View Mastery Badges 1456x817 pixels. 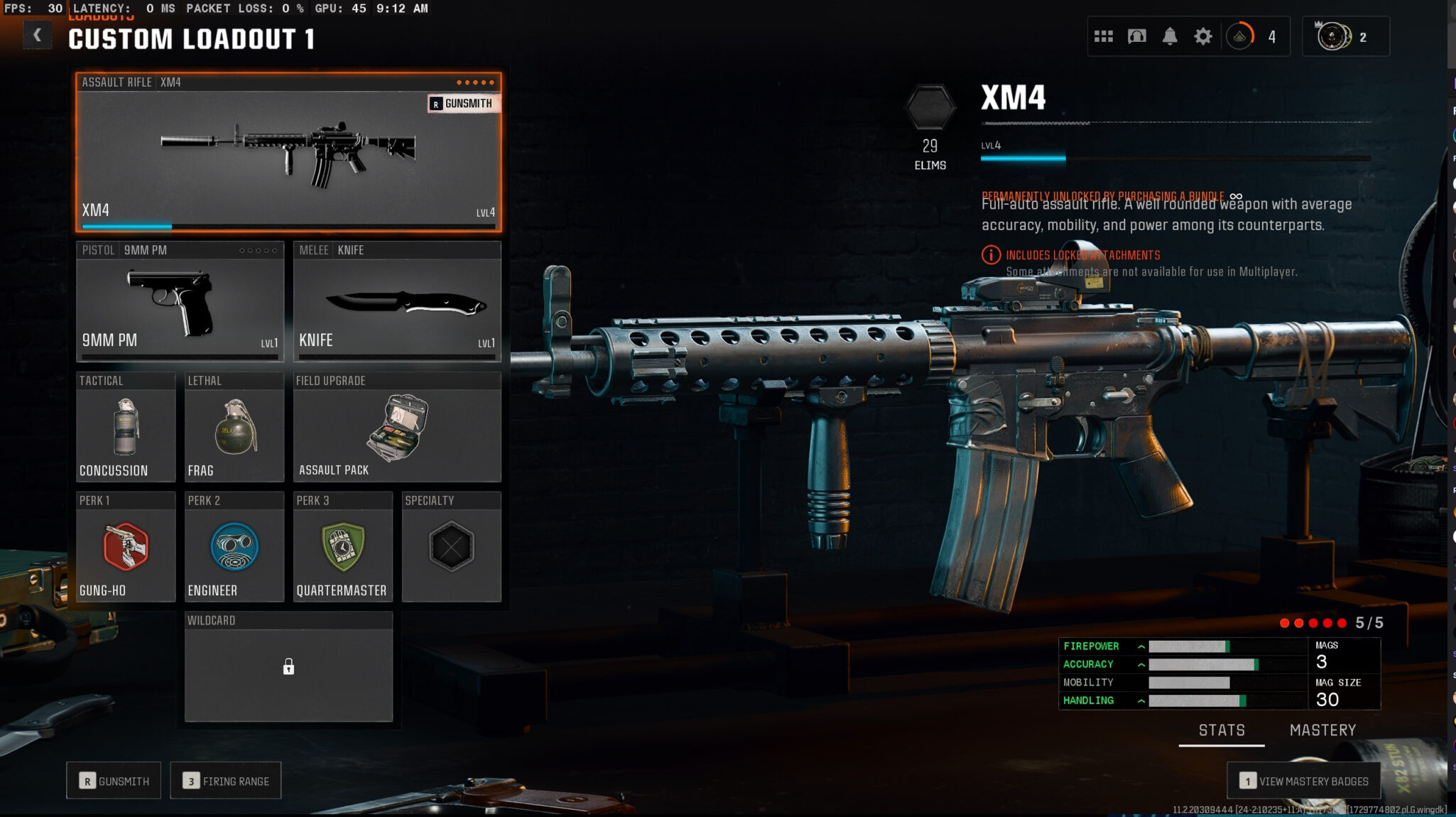(x=1304, y=781)
